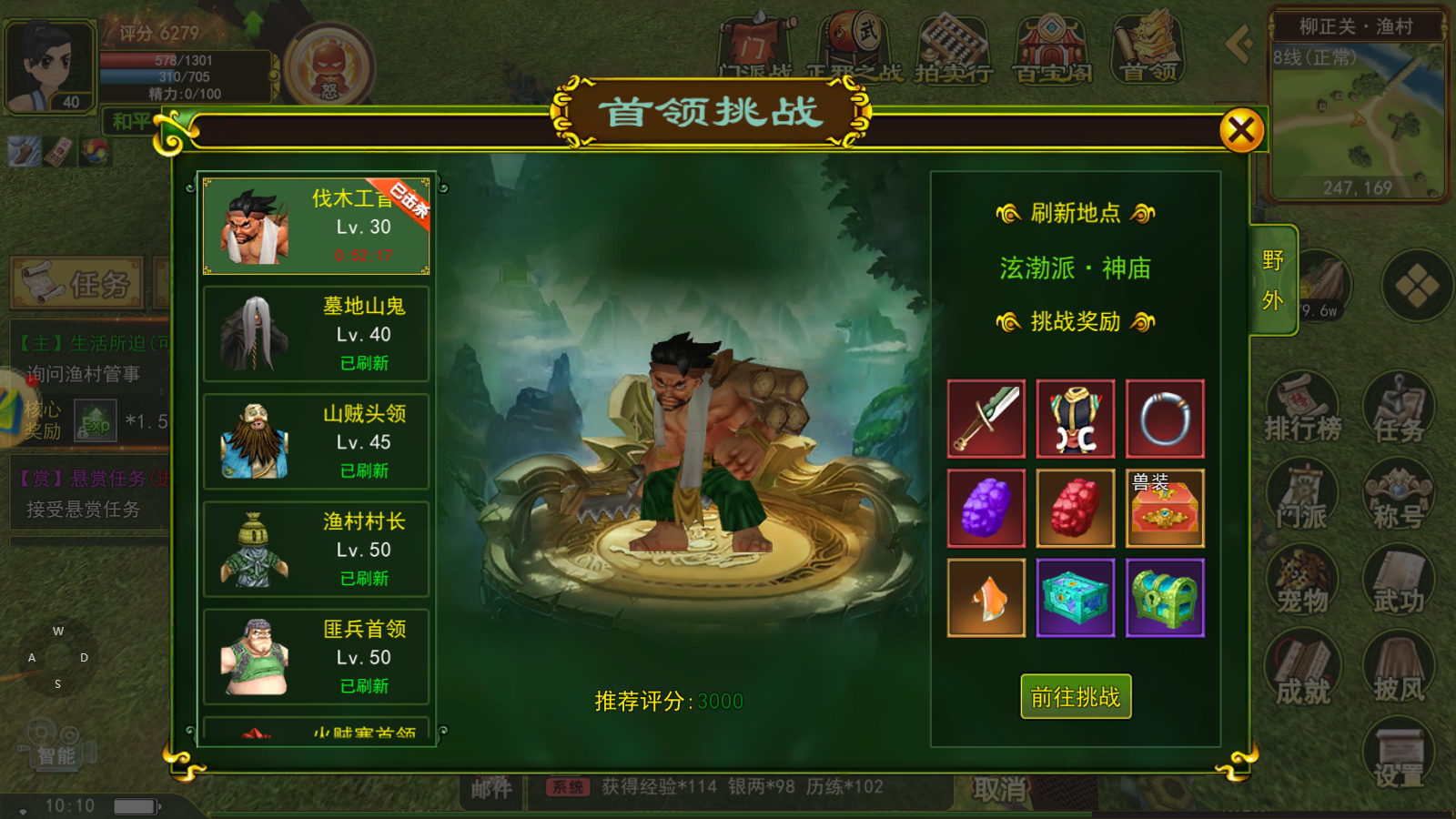Pick the 渔村村长 Lv. 50 boss
Viewport: 1456px width, 819px height.
tap(316, 549)
